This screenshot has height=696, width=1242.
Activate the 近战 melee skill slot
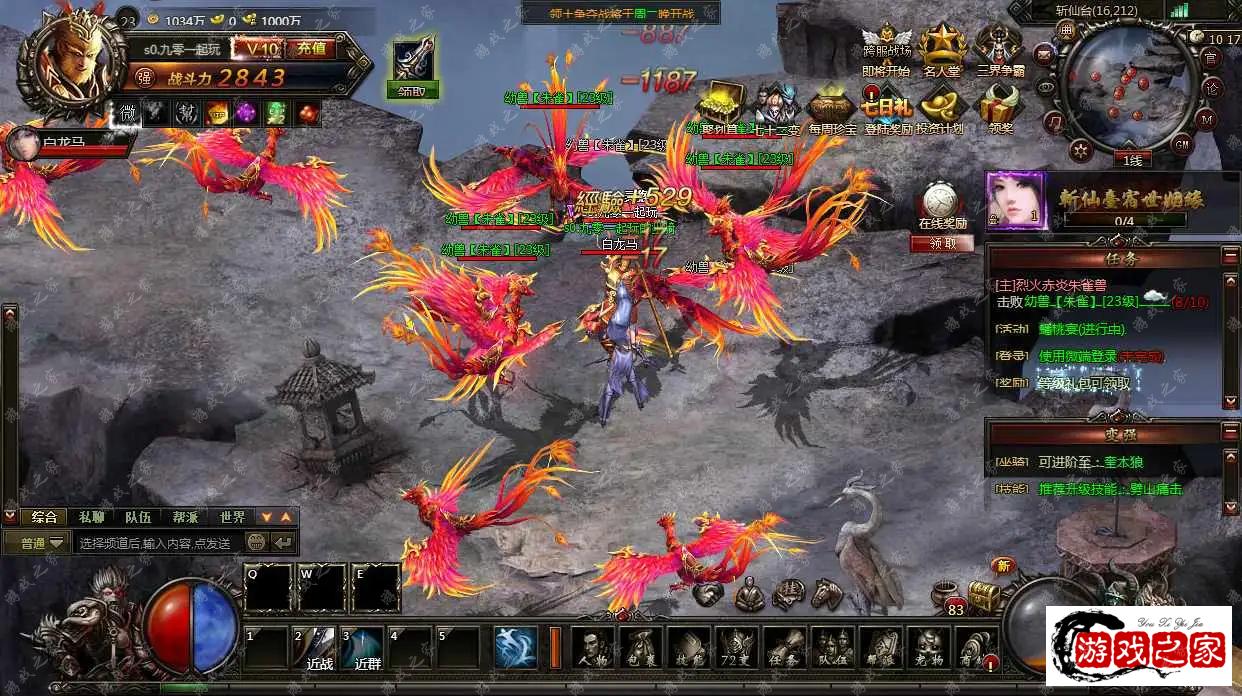coord(318,647)
